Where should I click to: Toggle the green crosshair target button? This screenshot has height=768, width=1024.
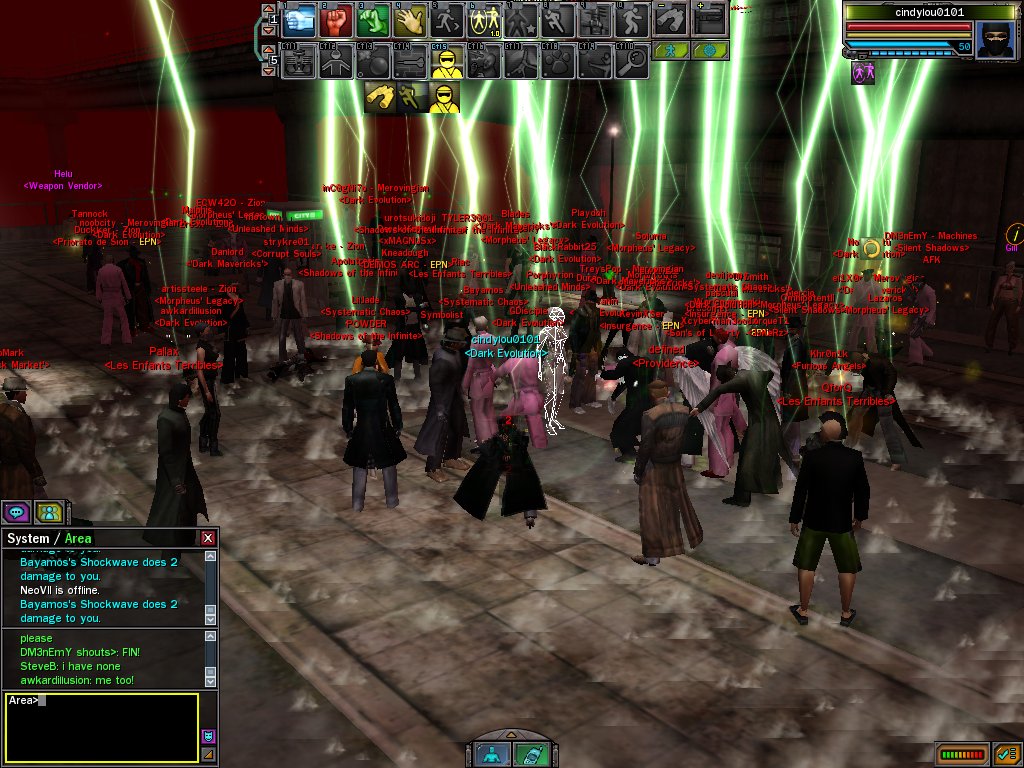(x=709, y=50)
